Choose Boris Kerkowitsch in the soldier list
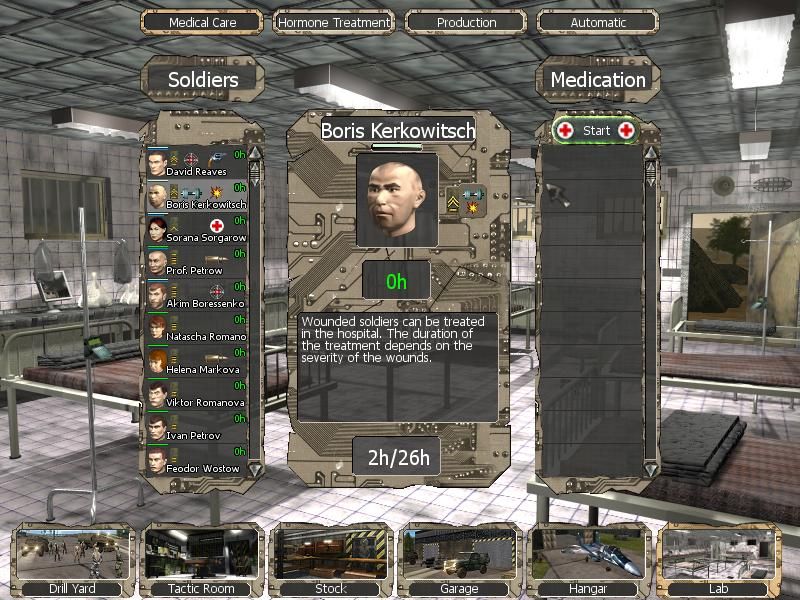 (196, 195)
